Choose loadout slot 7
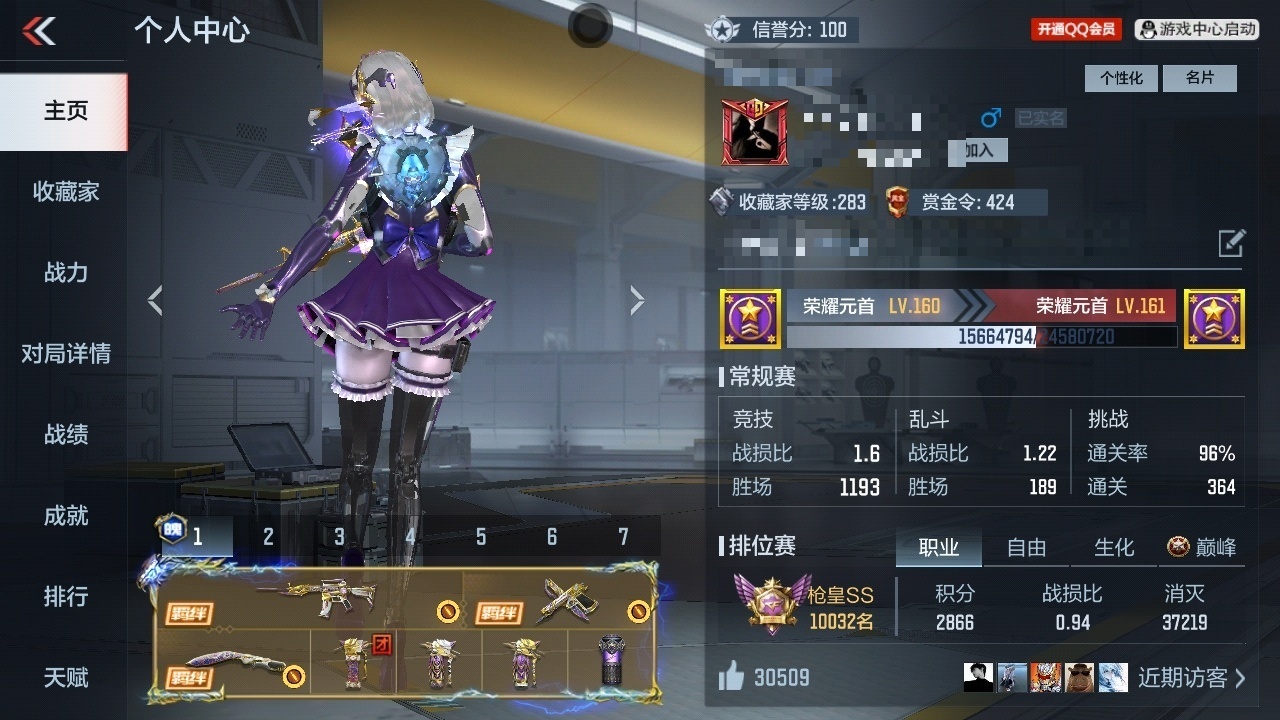Viewport: 1280px width, 720px height. [623, 537]
